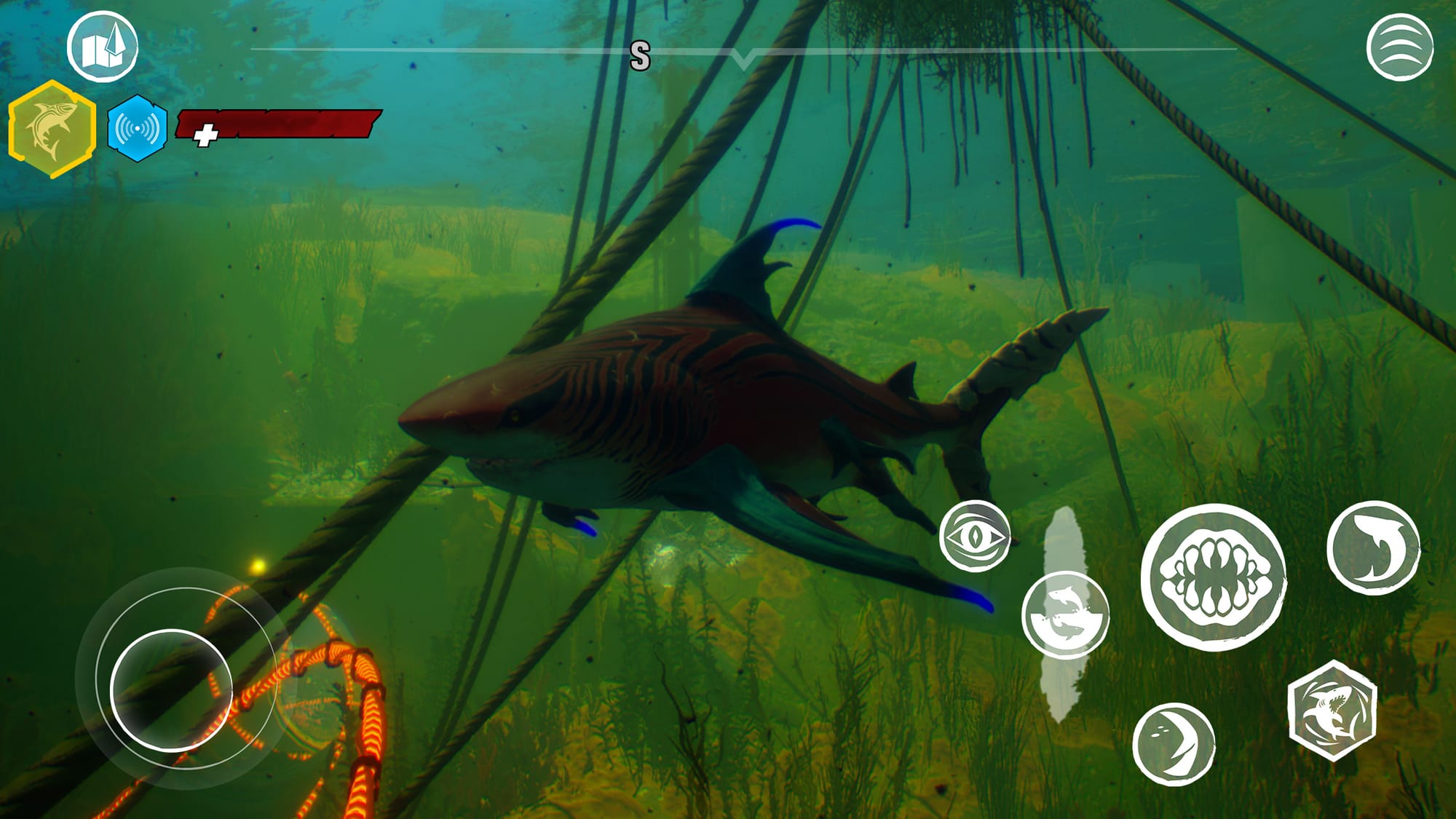
Task: Tap the virtual movement joystick
Action: click(172, 690)
